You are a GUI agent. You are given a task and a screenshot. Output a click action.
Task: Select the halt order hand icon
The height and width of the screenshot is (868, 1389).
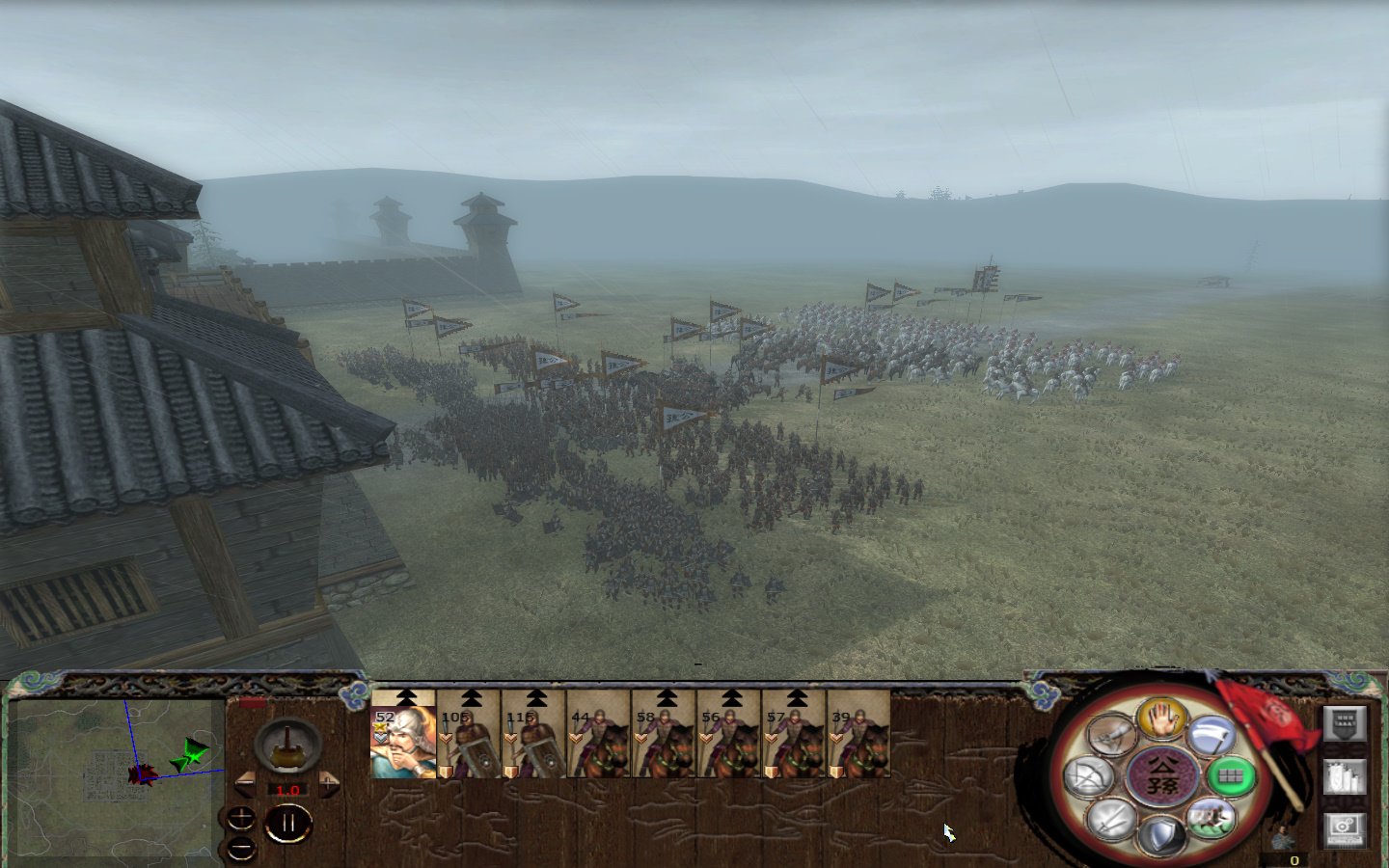click(x=1160, y=721)
